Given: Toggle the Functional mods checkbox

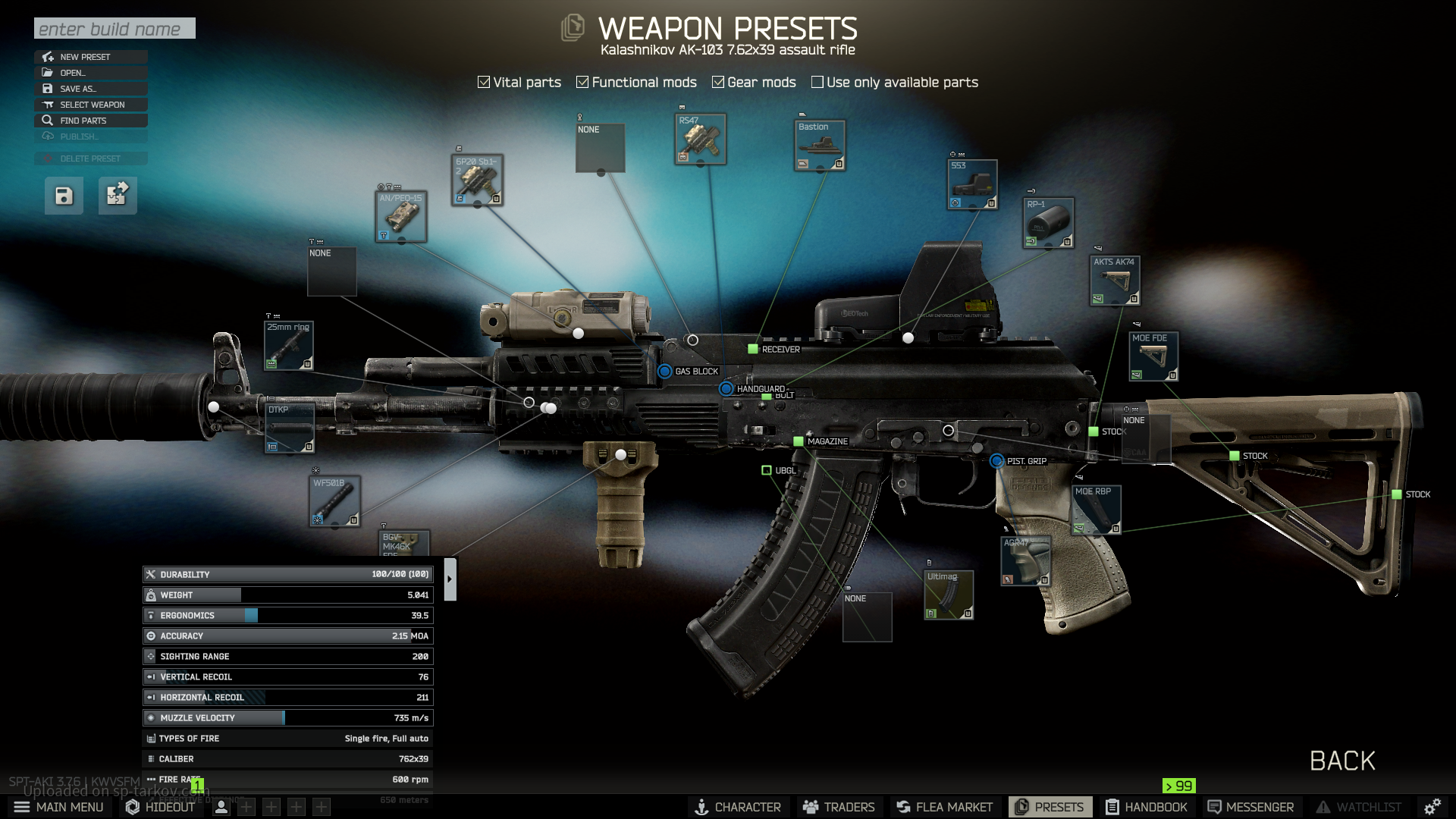Looking at the screenshot, I should click(x=582, y=82).
